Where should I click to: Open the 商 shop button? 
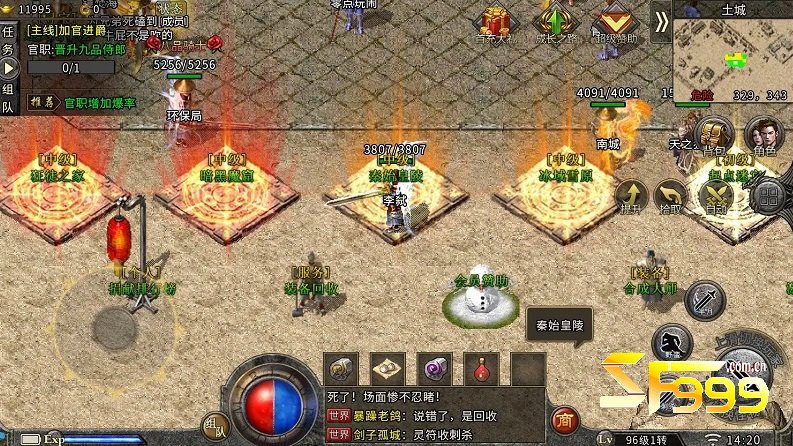coord(565,419)
